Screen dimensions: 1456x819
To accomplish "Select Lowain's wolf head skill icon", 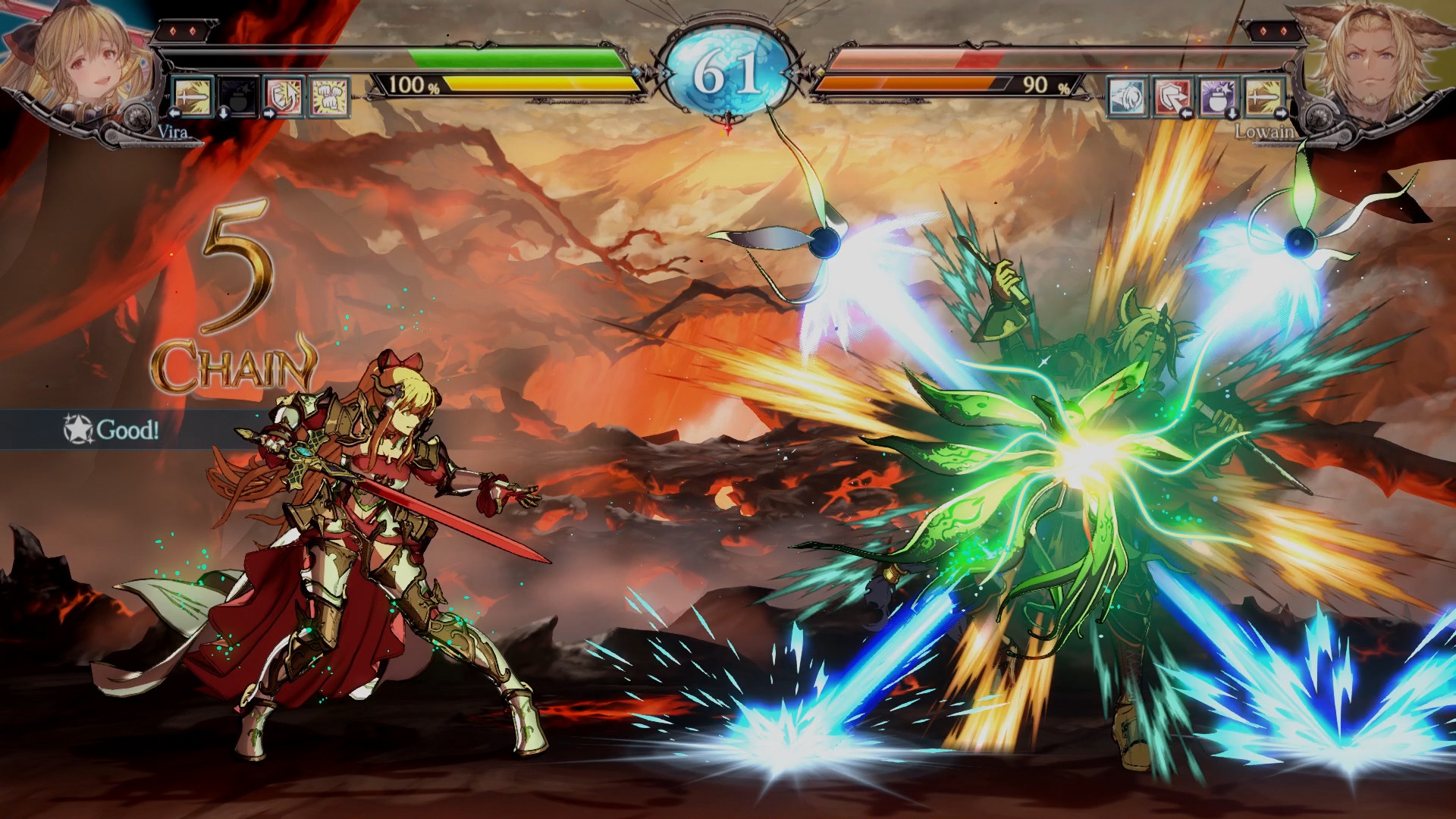I will [x=1128, y=96].
